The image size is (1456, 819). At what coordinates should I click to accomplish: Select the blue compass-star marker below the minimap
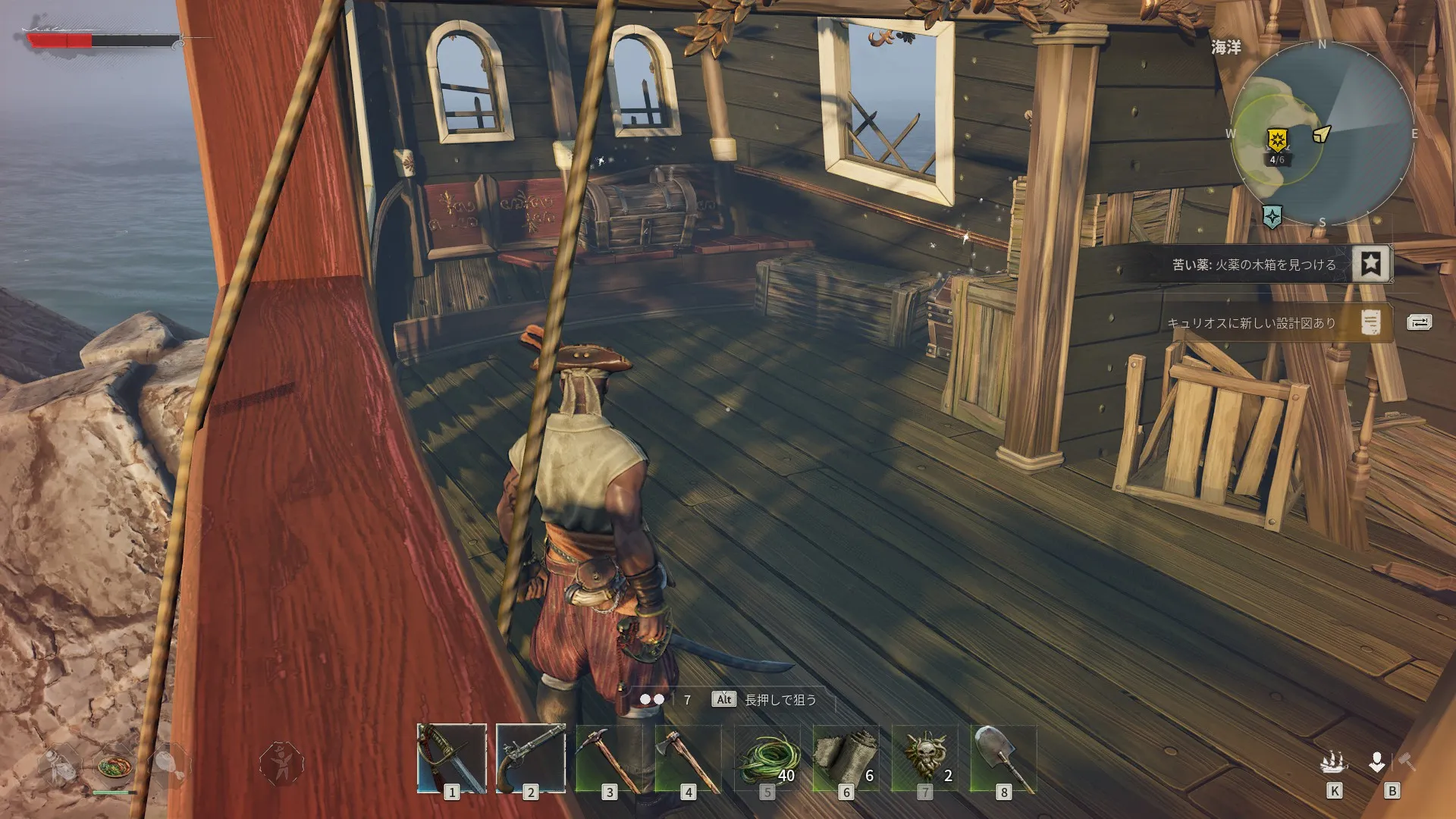coord(1272,217)
